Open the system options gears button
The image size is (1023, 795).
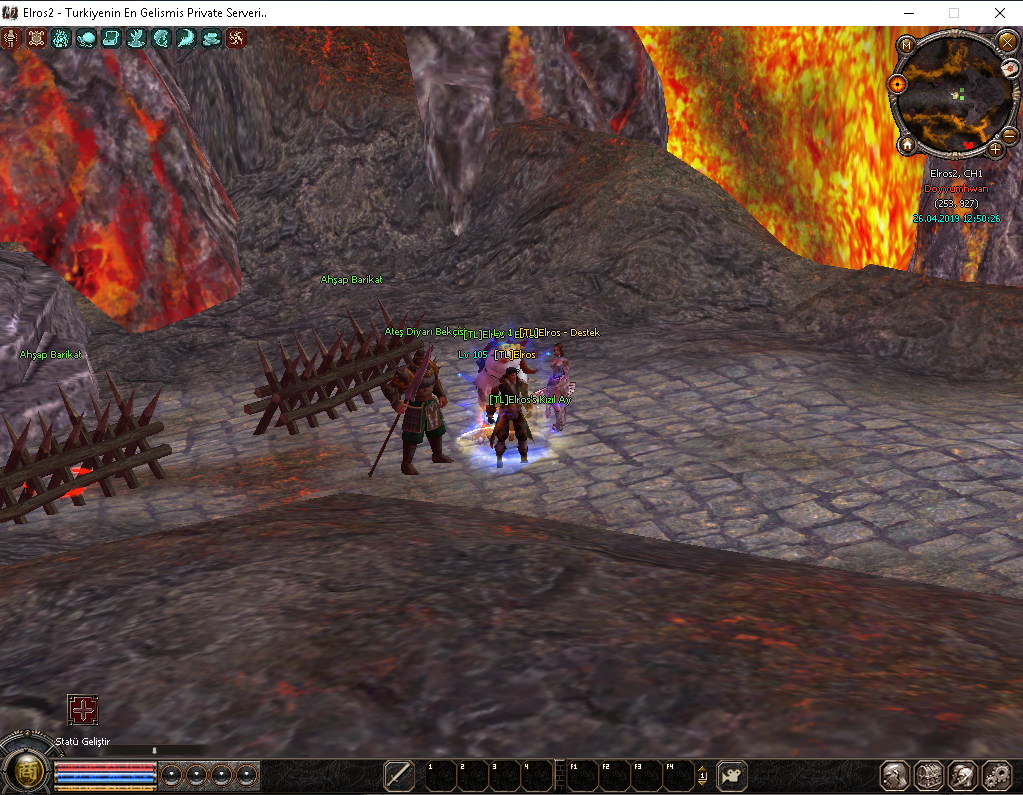(x=998, y=776)
